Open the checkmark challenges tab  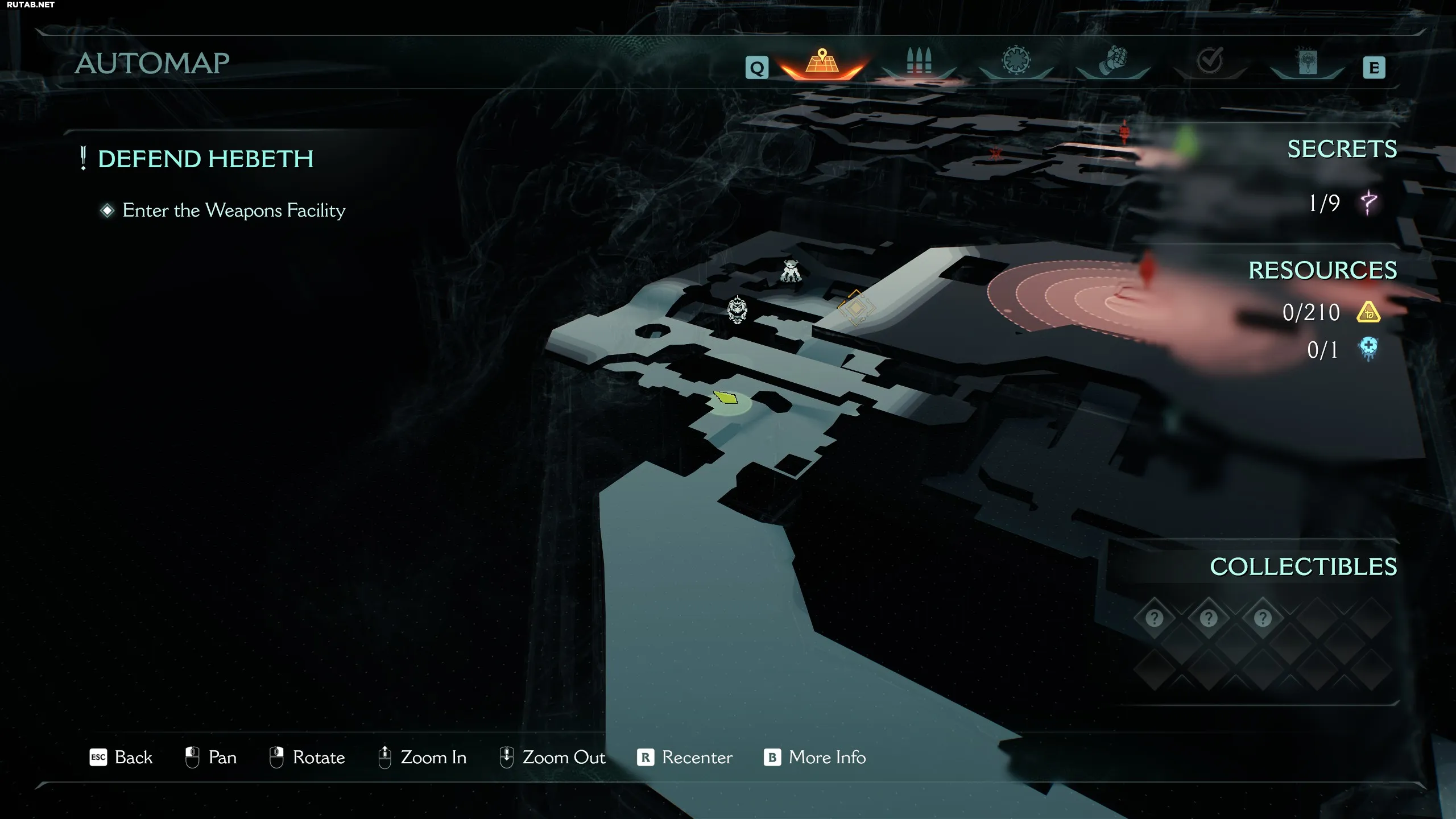[x=1210, y=61]
